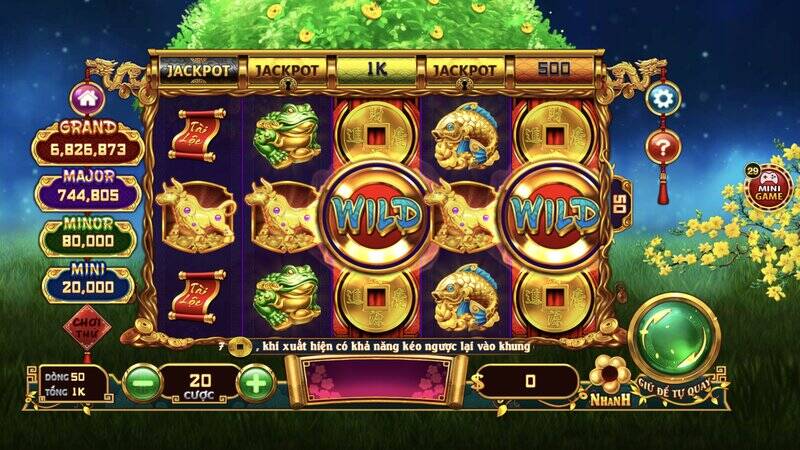Activate the Nhanh fast spin flower
This screenshot has width=800, height=450.
coord(611,379)
